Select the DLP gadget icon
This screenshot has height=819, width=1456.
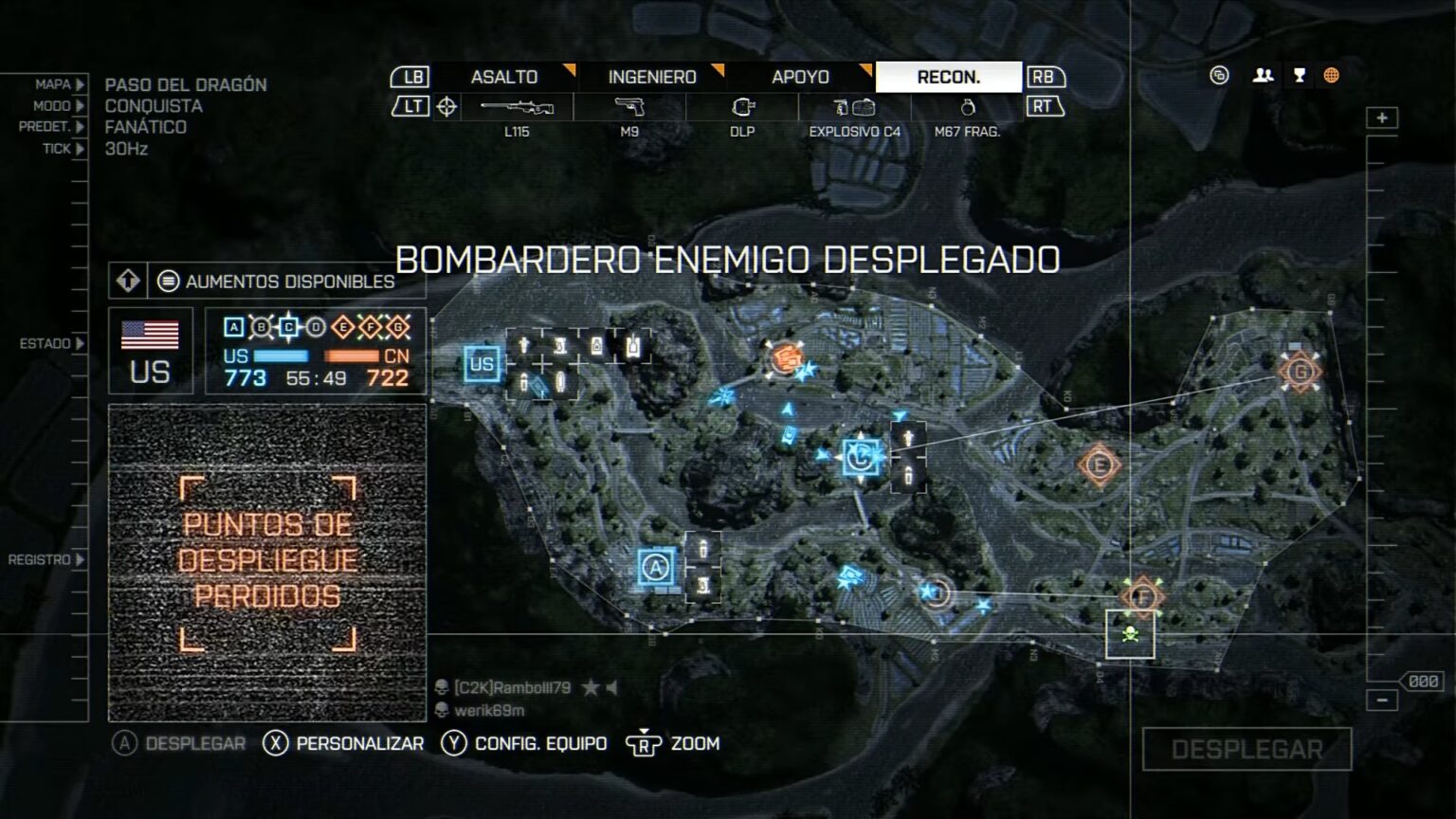pos(743,107)
